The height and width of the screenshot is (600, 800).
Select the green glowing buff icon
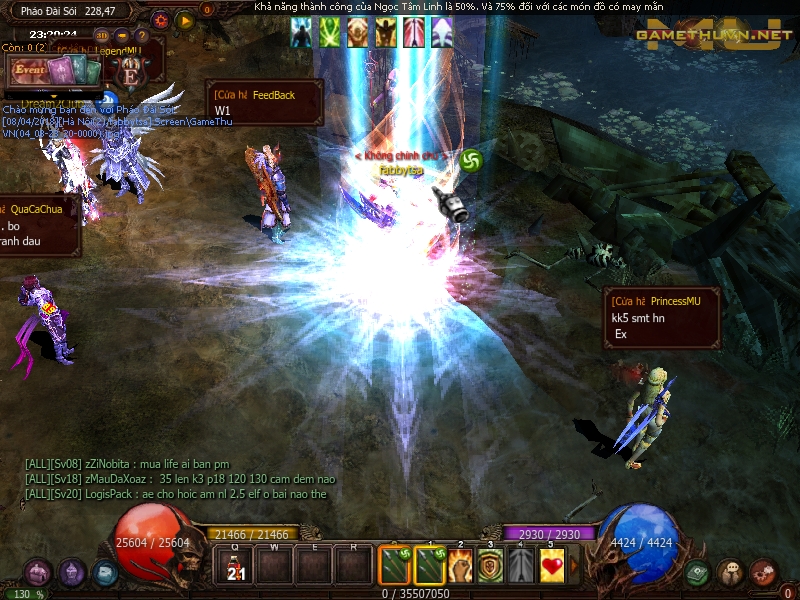[329, 33]
